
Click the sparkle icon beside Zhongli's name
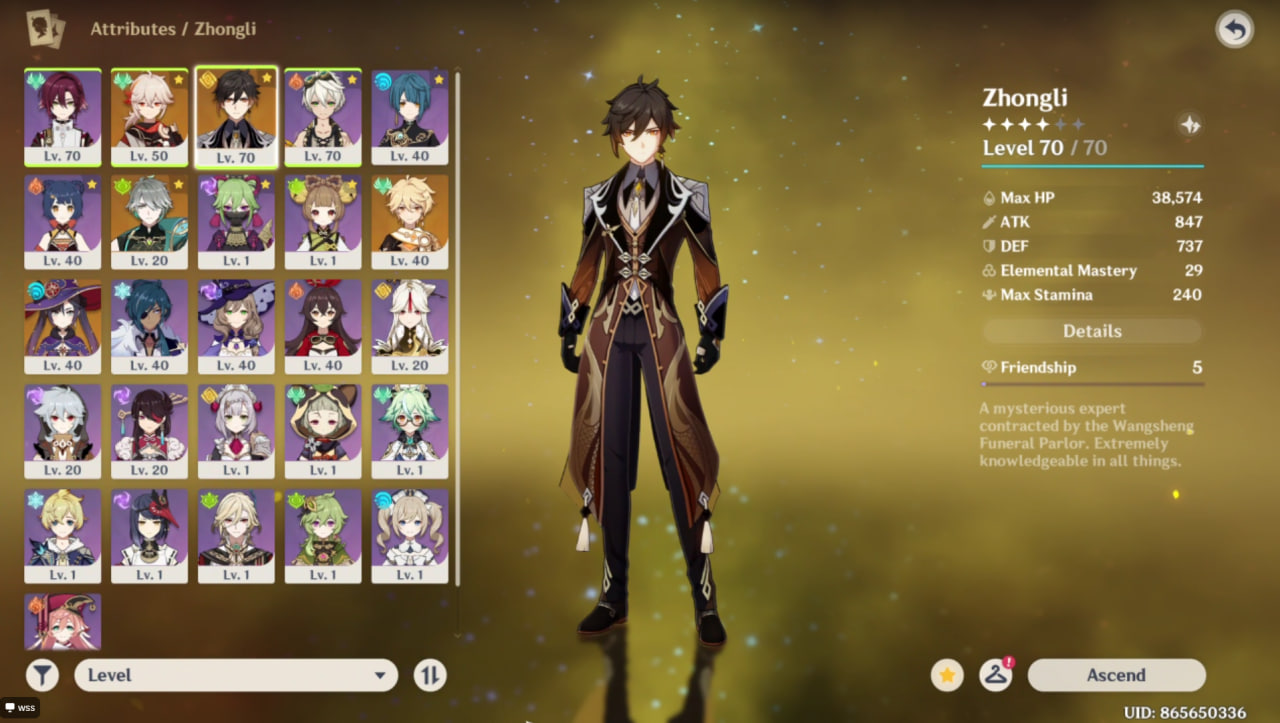pyautogui.click(x=1190, y=124)
